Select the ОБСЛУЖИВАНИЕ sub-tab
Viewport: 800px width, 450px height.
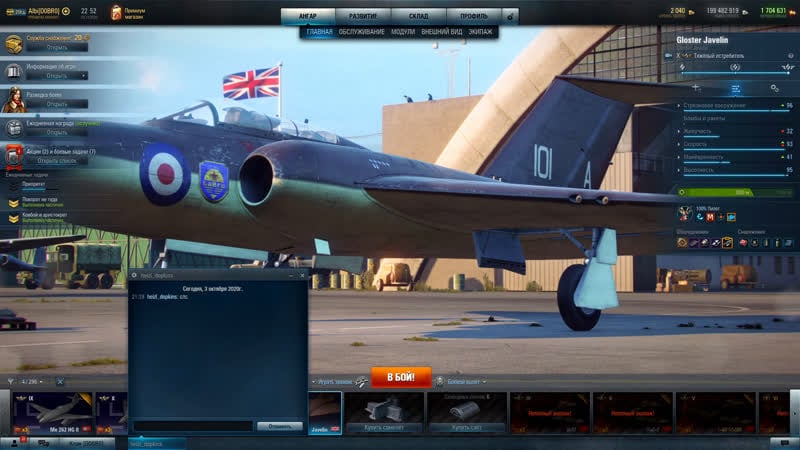click(x=361, y=32)
